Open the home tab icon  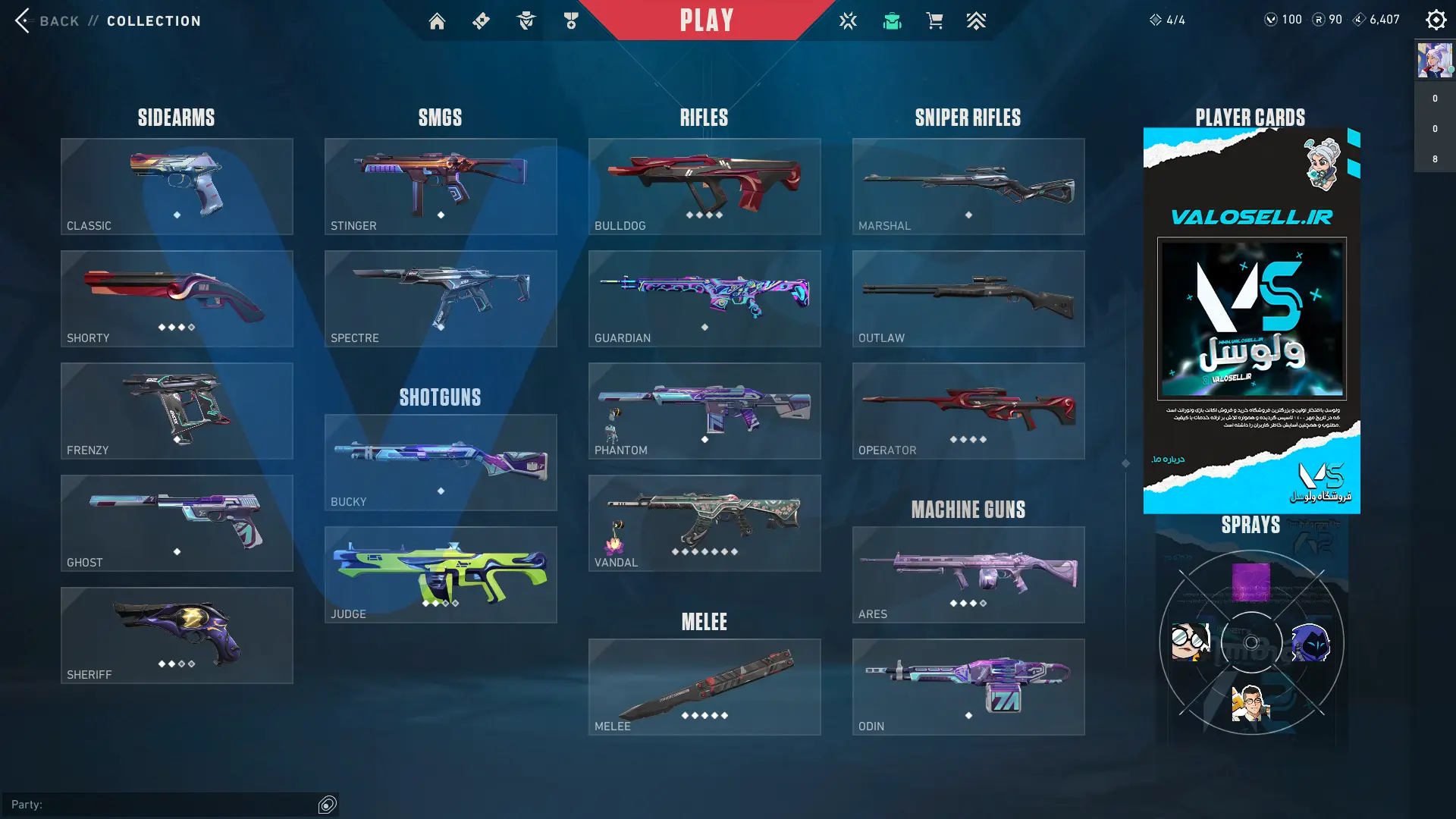click(x=437, y=21)
